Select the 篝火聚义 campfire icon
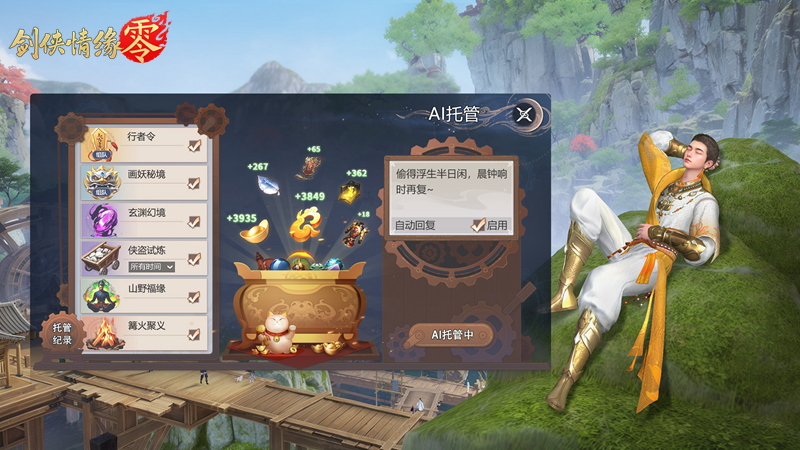This screenshot has height=450, width=800. [x=102, y=334]
